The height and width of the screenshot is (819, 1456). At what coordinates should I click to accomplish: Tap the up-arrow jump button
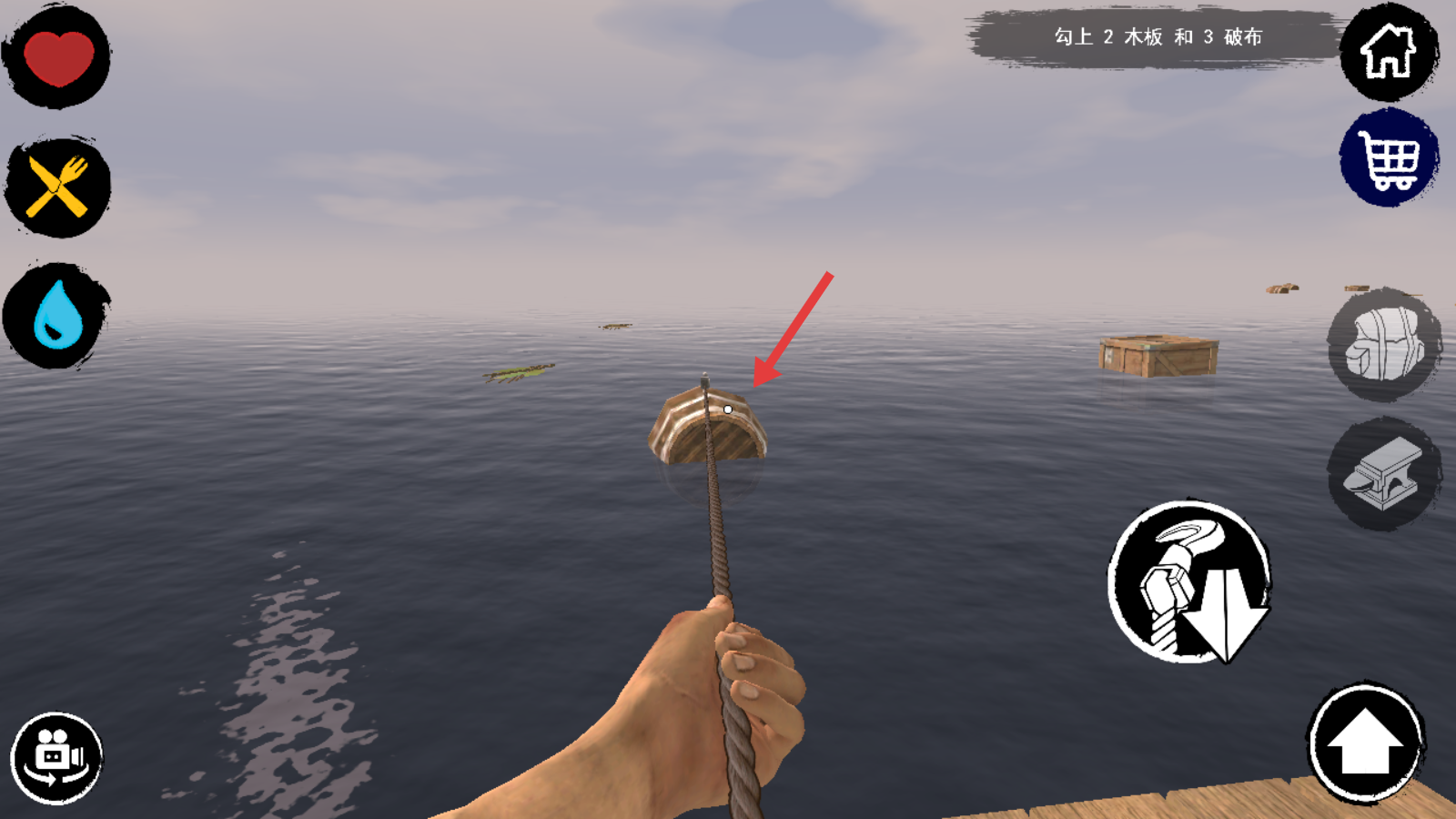pyautogui.click(x=1365, y=742)
